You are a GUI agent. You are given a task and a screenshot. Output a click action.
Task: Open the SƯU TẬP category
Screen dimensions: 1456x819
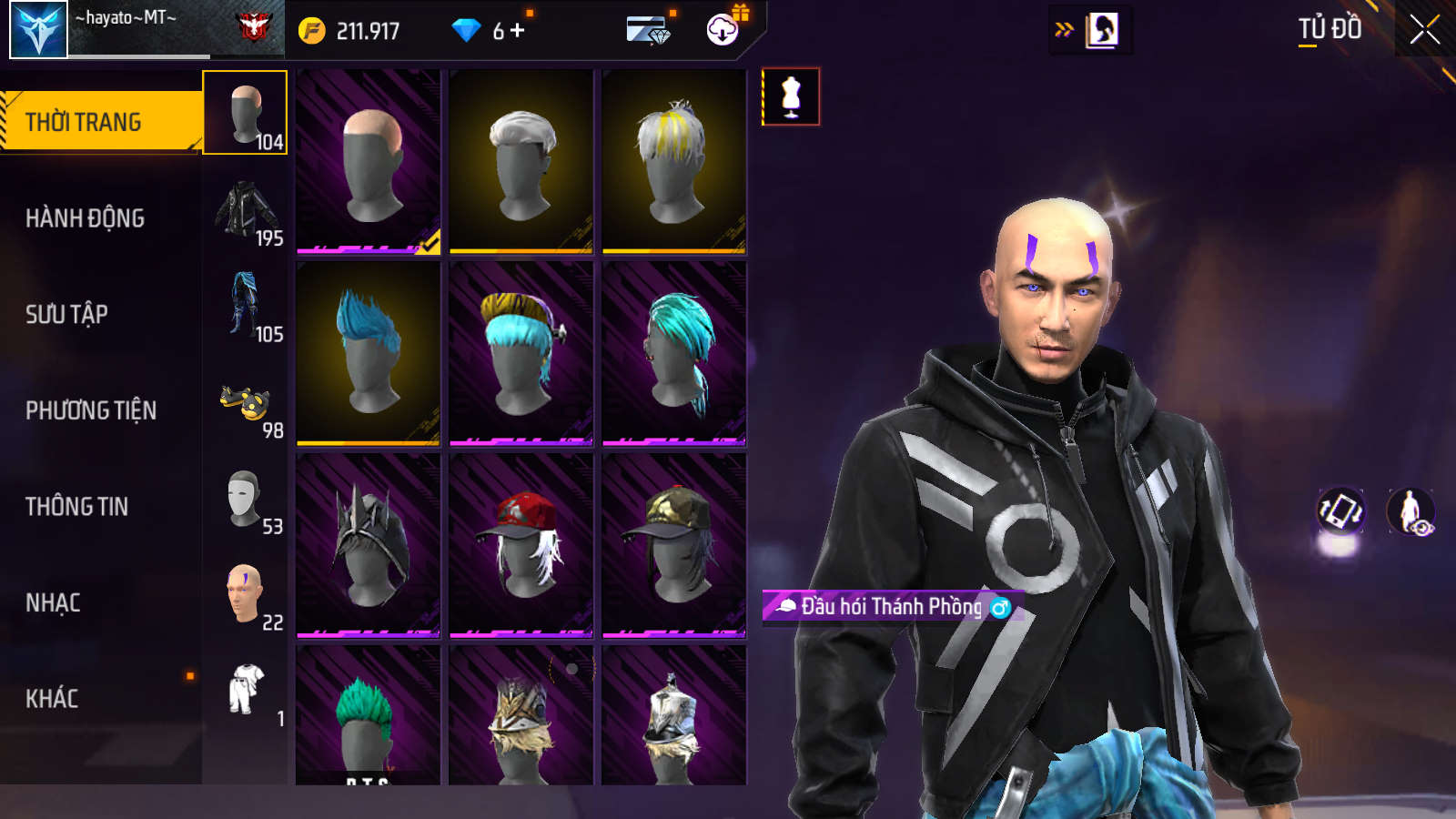(67, 315)
